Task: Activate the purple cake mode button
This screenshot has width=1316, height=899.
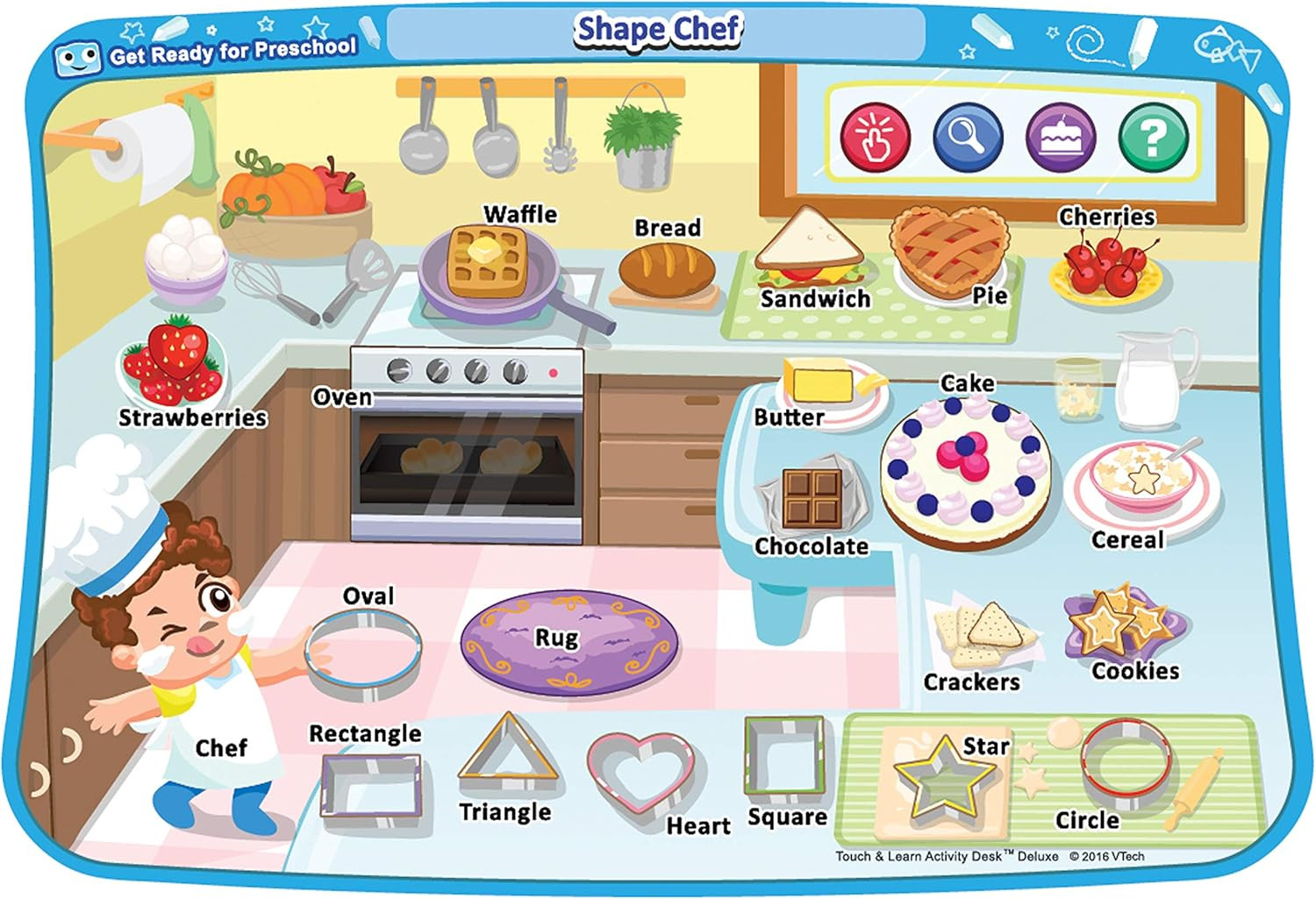Action: 1061,138
